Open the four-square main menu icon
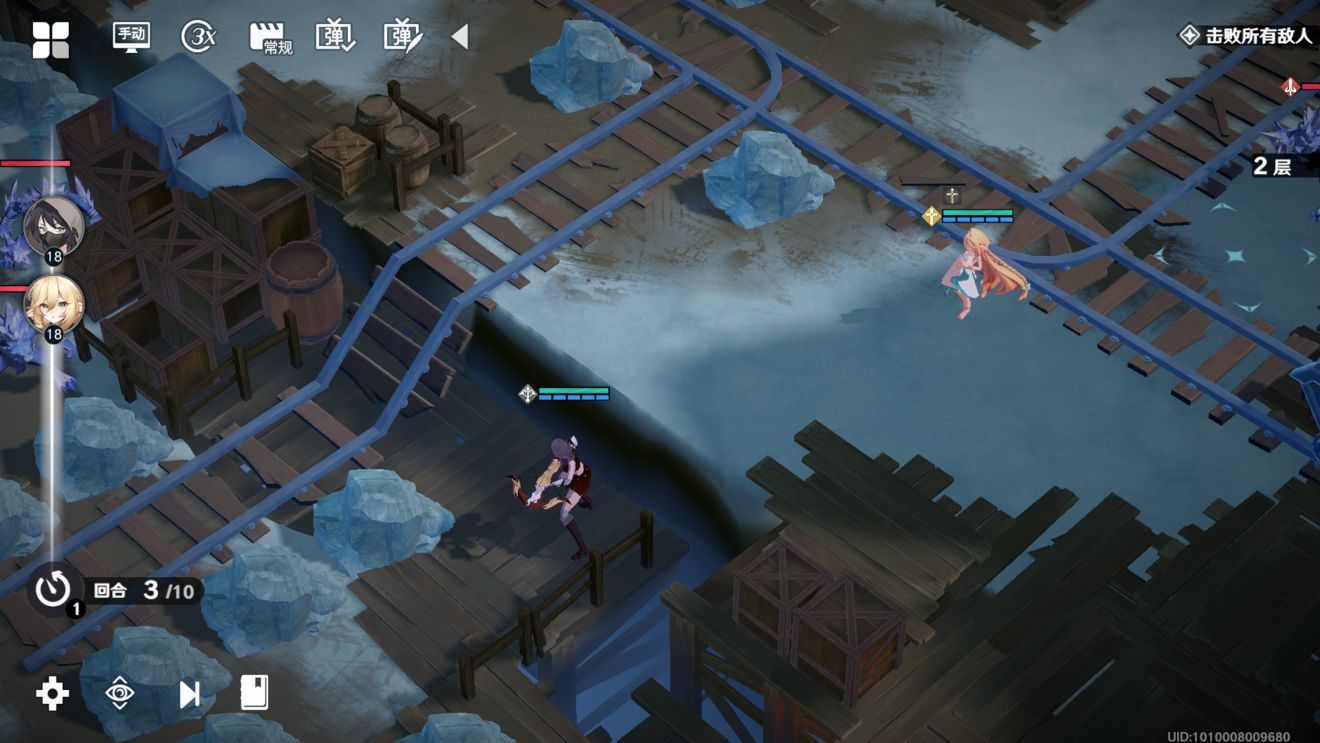1320x743 pixels. (50, 39)
